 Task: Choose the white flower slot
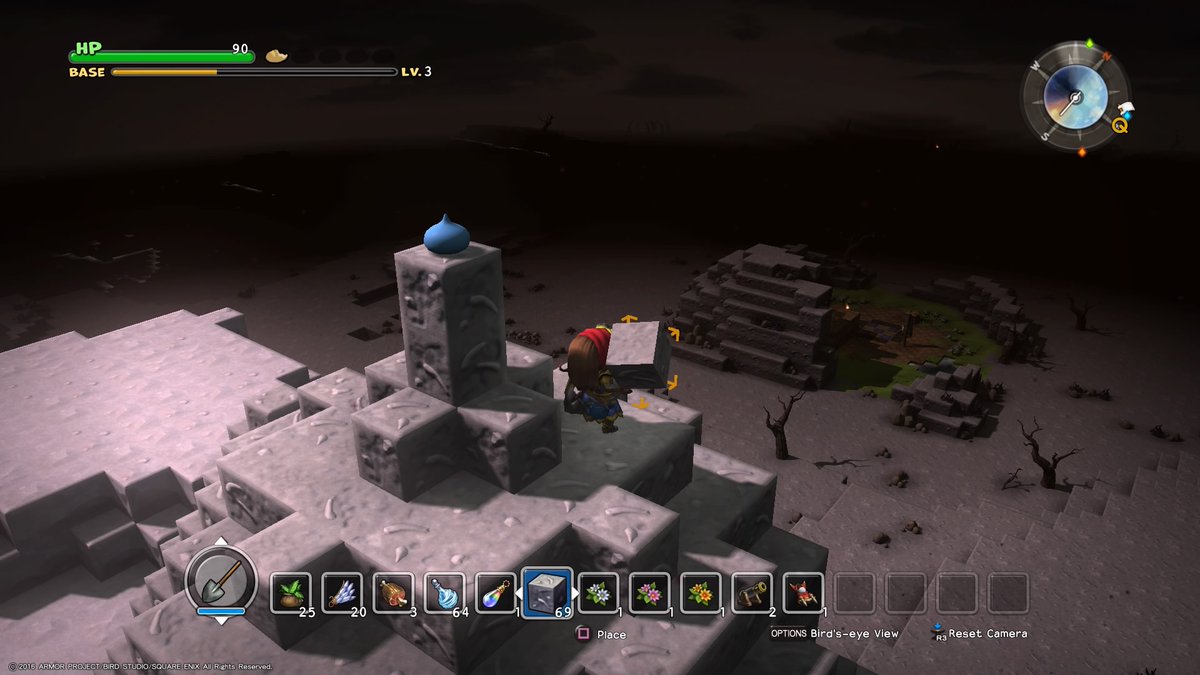point(598,593)
